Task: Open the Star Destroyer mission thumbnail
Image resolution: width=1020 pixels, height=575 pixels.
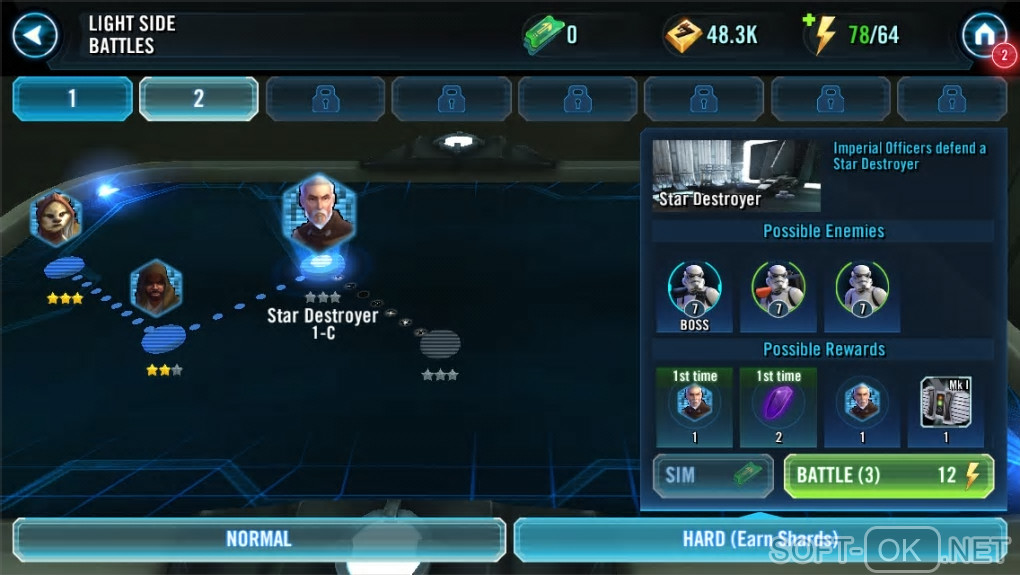Action: pyautogui.click(x=736, y=175)
